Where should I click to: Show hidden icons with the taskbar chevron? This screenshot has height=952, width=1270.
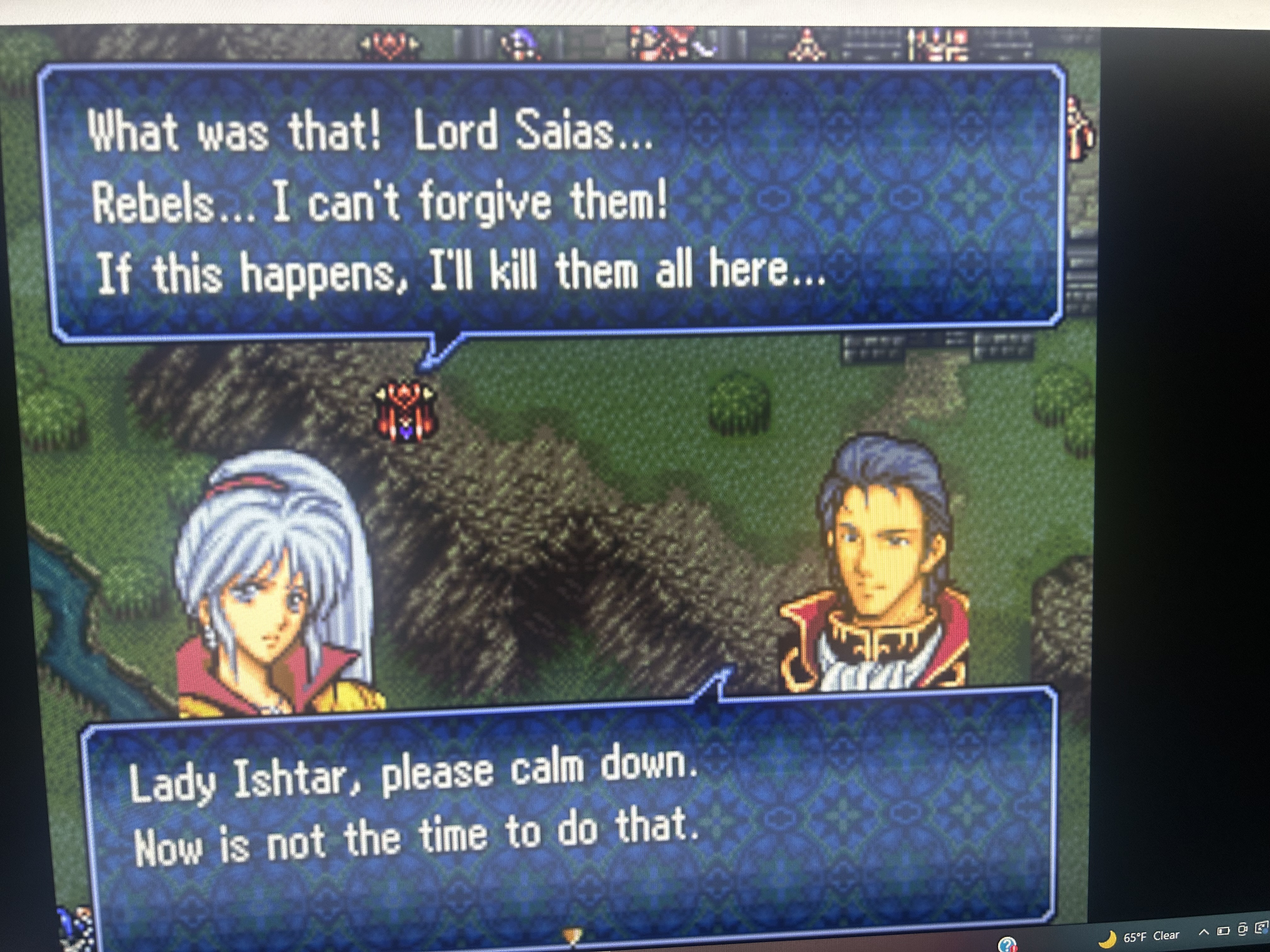coord(1204,932)
